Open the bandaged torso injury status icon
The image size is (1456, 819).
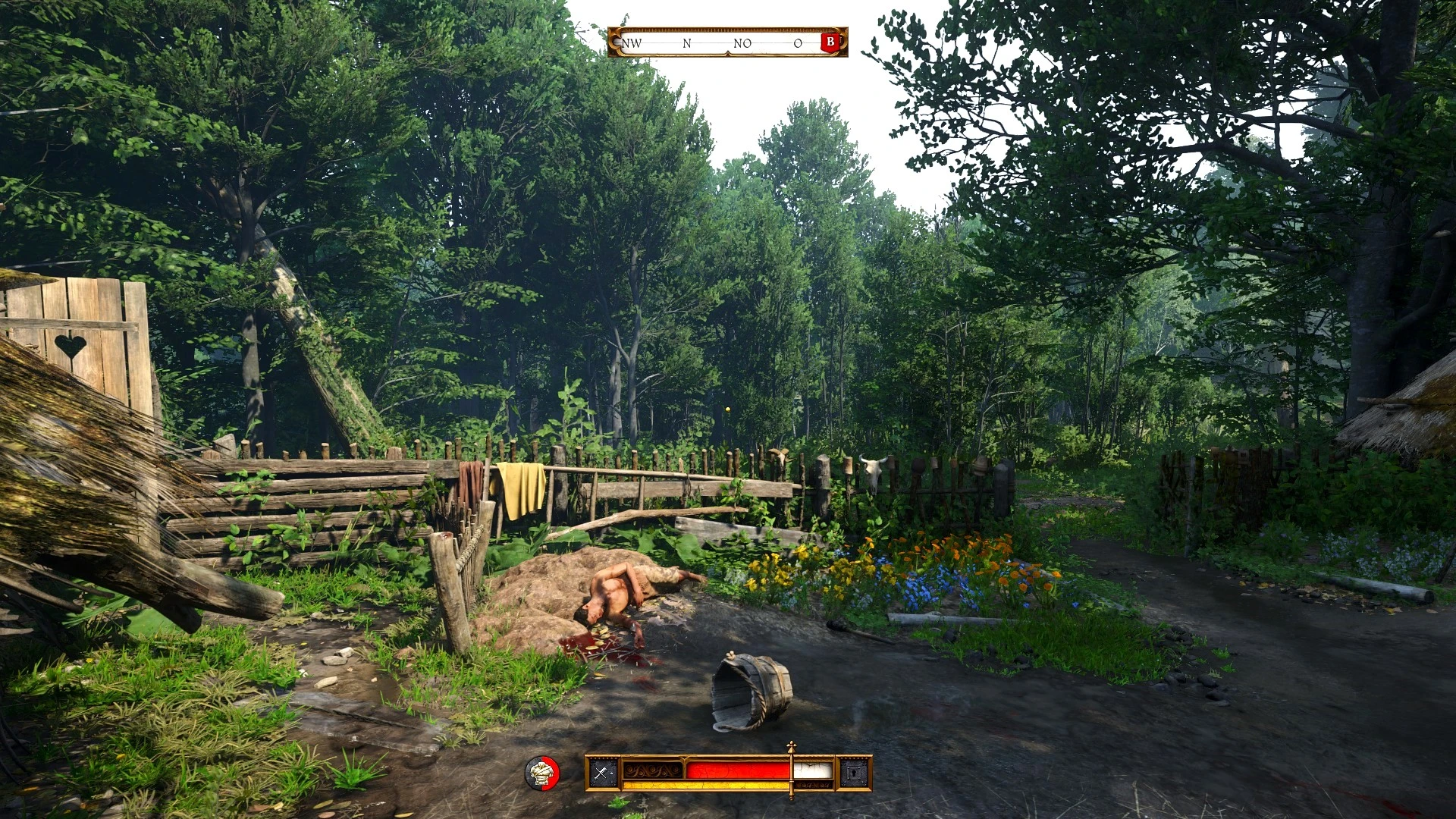coord(542,773)
